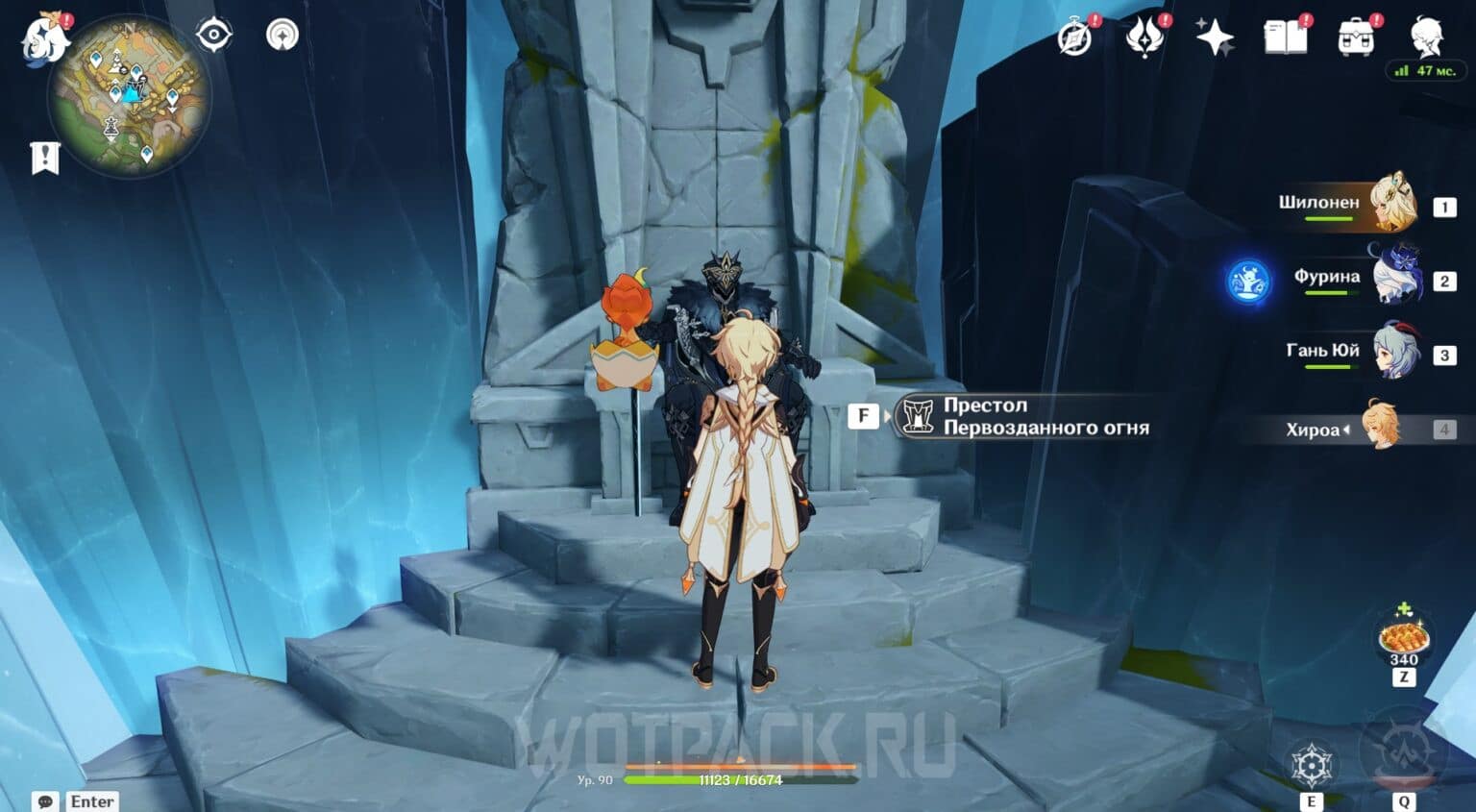The image size is (1476, 812).
Task: Open the four-pointed star wish icon
Action: [1215, 38]
